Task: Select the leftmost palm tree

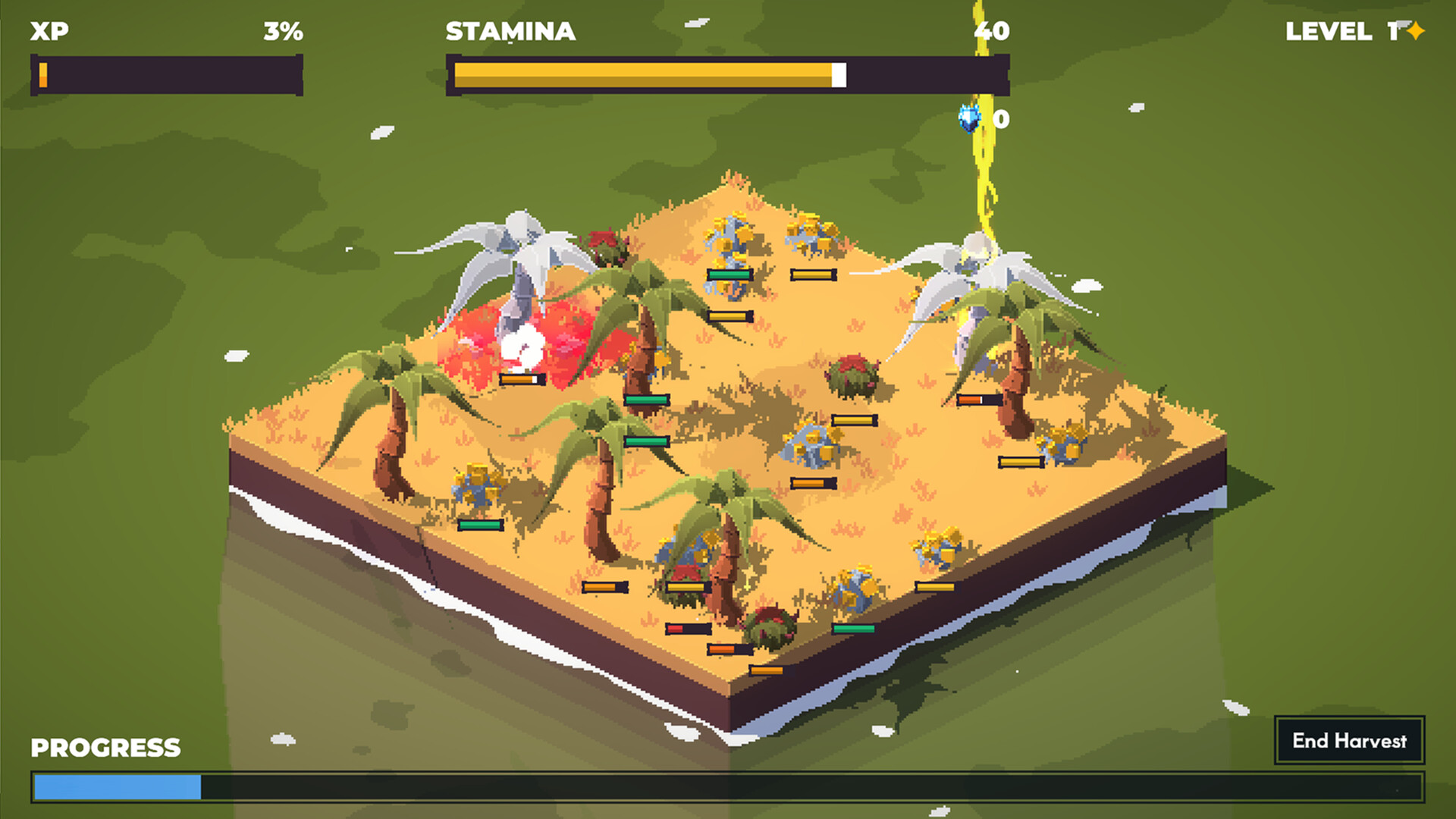Action: 394,425
